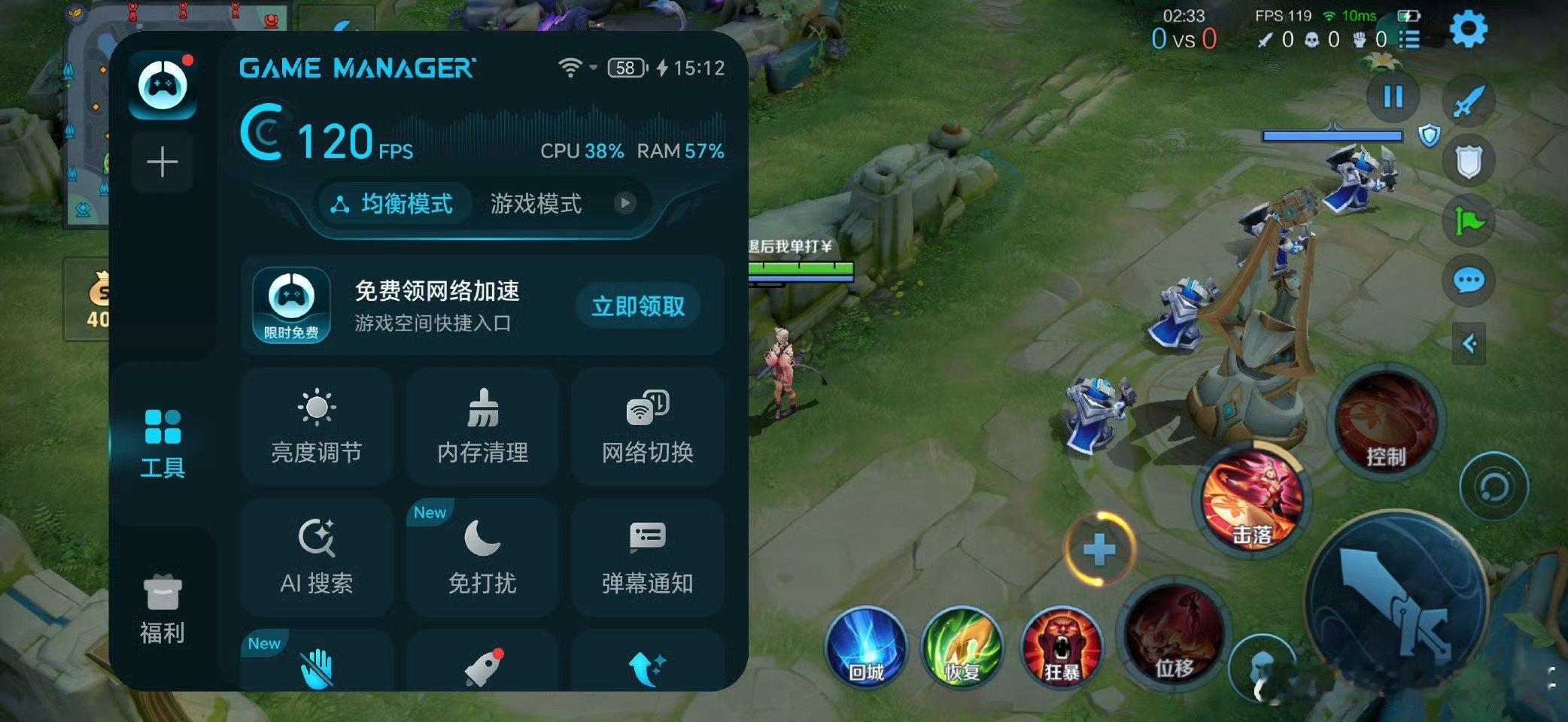The image size is (1568, 722).
Task: Run 内存清理 memory cleanup
Action: click(482, 426)
